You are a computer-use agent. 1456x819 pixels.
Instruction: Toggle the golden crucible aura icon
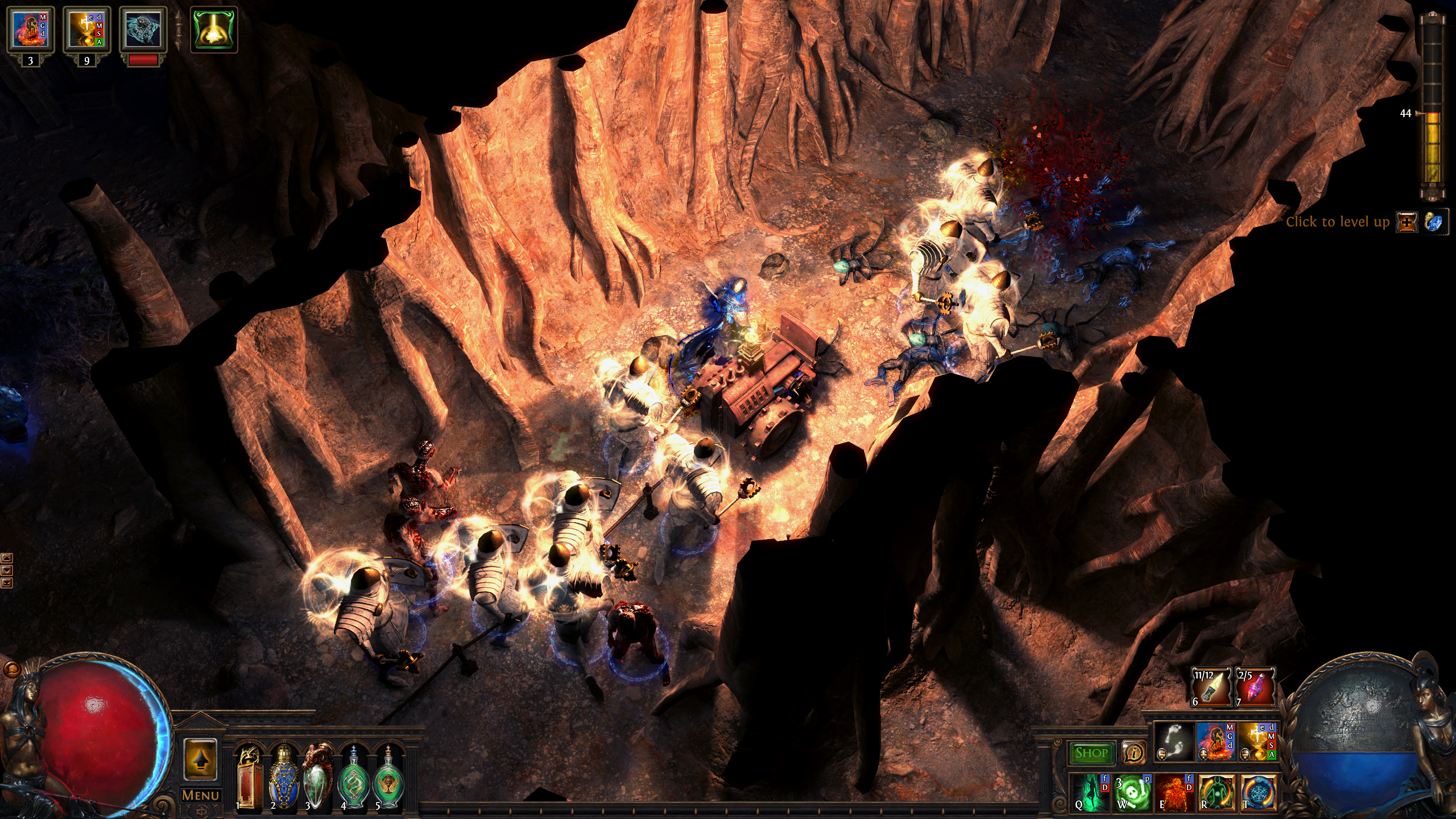tap(1258, 744)
